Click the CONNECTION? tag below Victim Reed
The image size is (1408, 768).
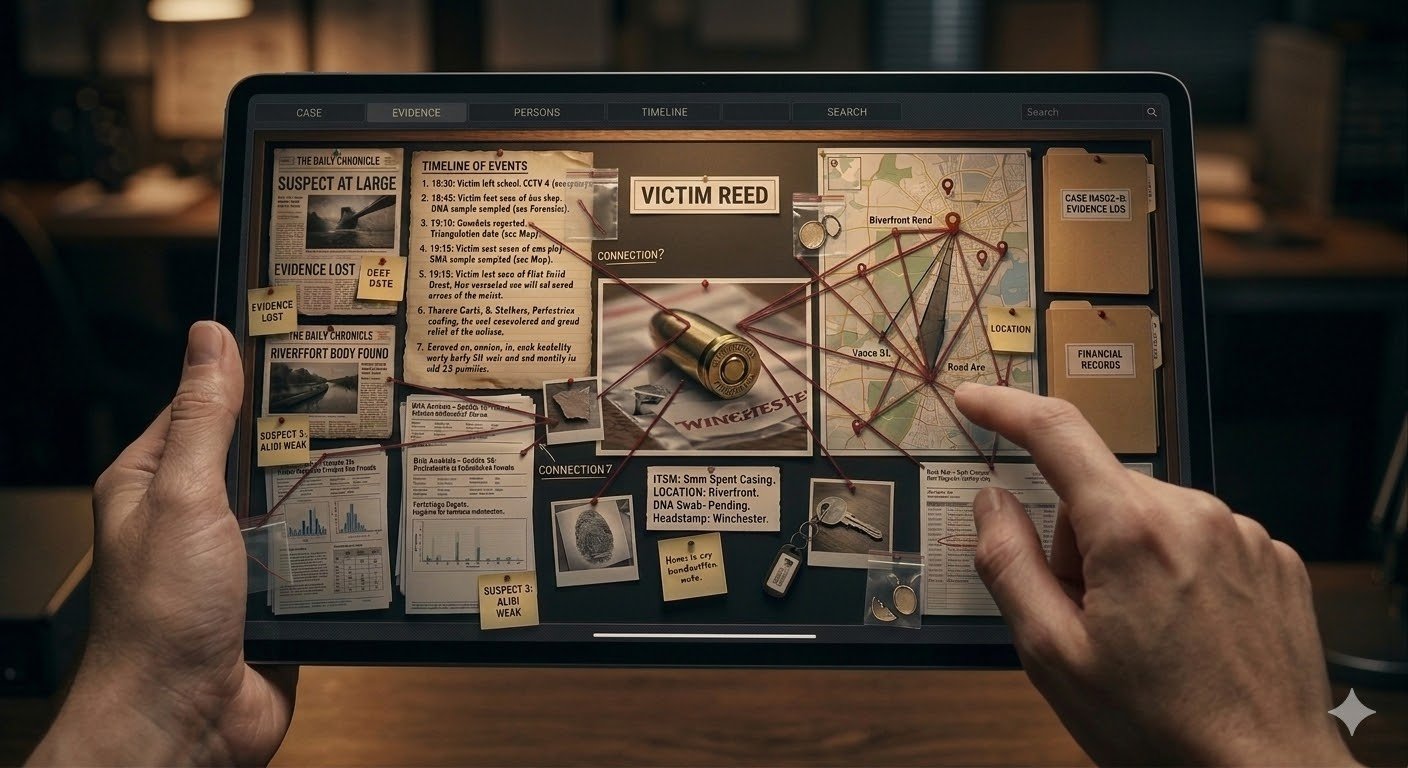pos(630,256)
